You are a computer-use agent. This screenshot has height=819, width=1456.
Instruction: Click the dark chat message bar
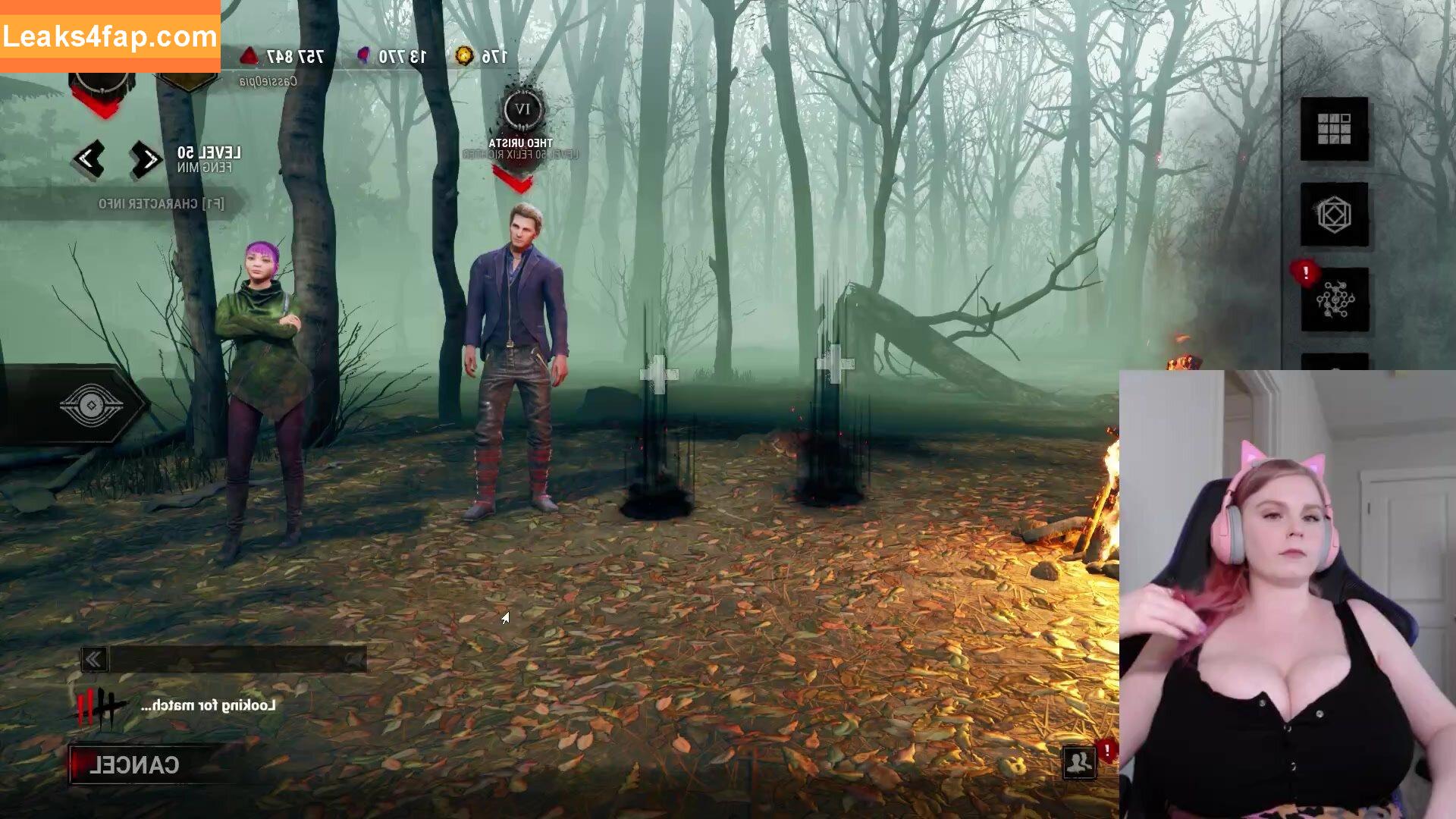(x=237, y=660)
